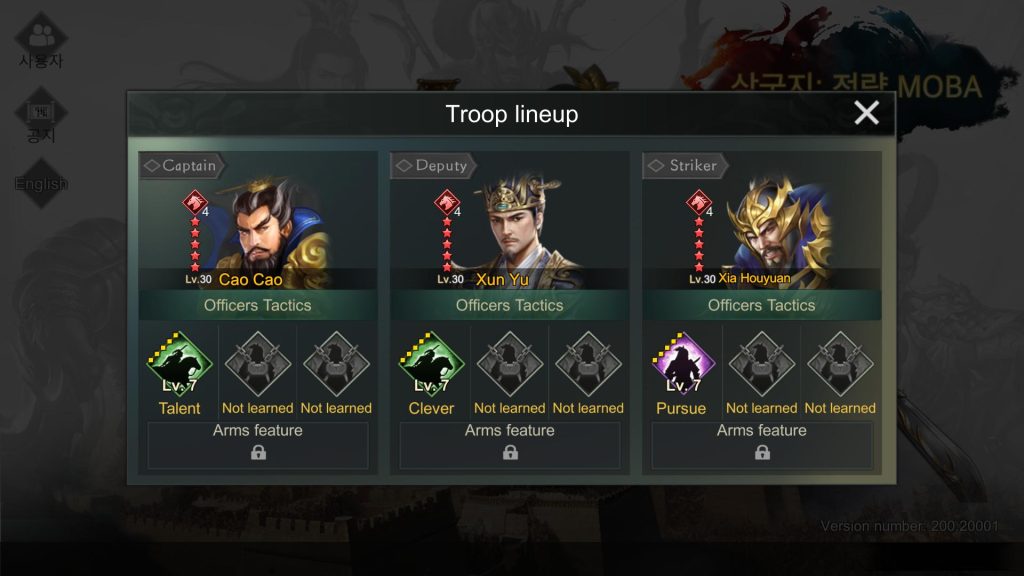
Task: Tap the locked Arms feature under Cao Cao
Action: coord(258,445)
